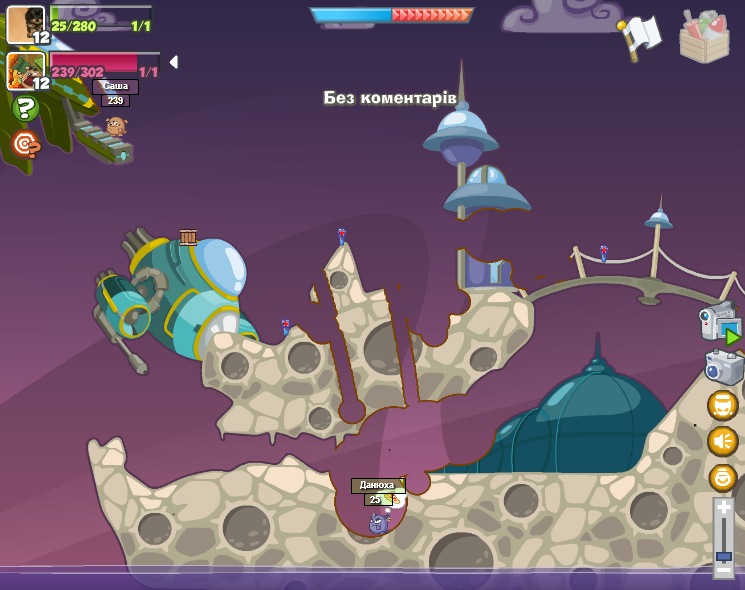
Task: Click the white surrender flag
Action: coord(640,36)
